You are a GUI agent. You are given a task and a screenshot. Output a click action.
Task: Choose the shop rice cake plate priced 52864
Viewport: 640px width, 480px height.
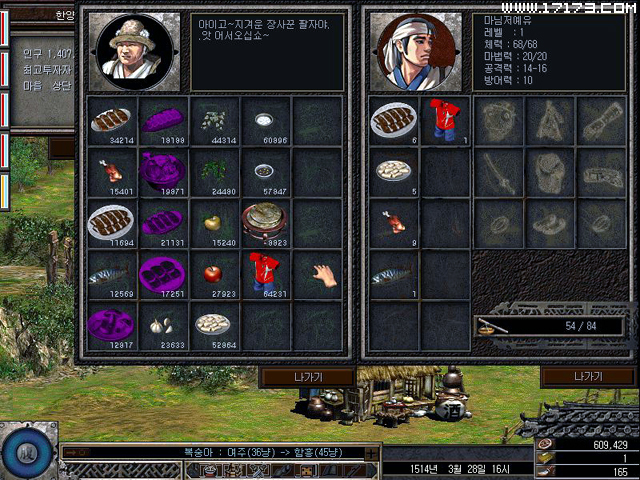[212, 324]
